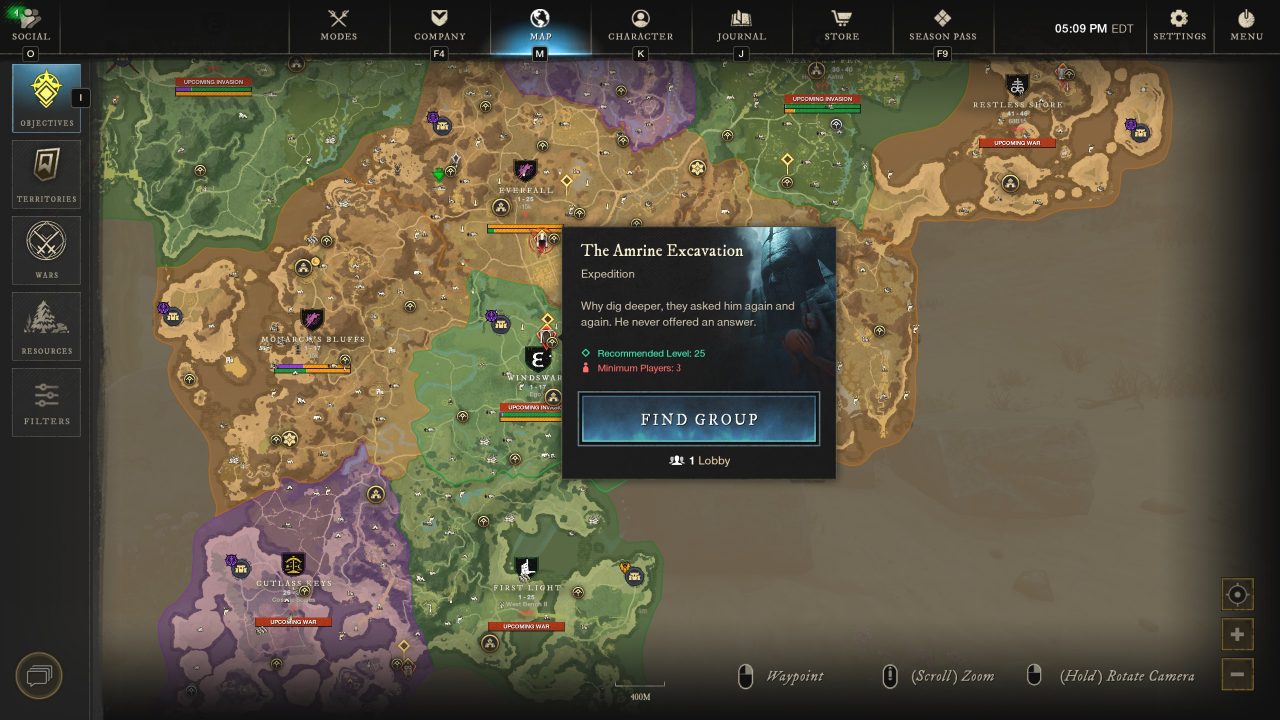Toggle the Territories overlay
Screen dimensions: 1280x720
point(46,172)
